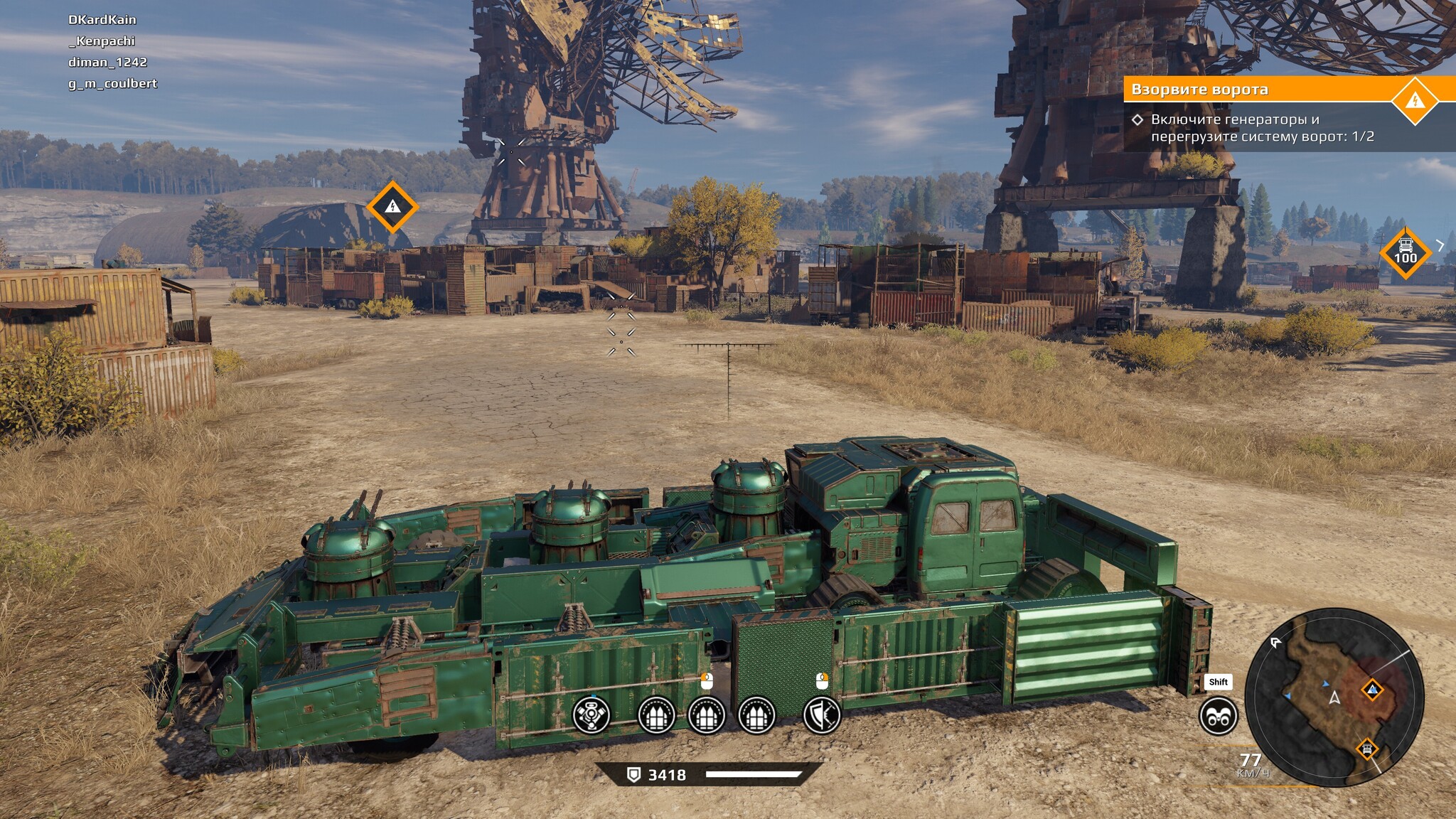Open the circular minimap

point(1334,697)
